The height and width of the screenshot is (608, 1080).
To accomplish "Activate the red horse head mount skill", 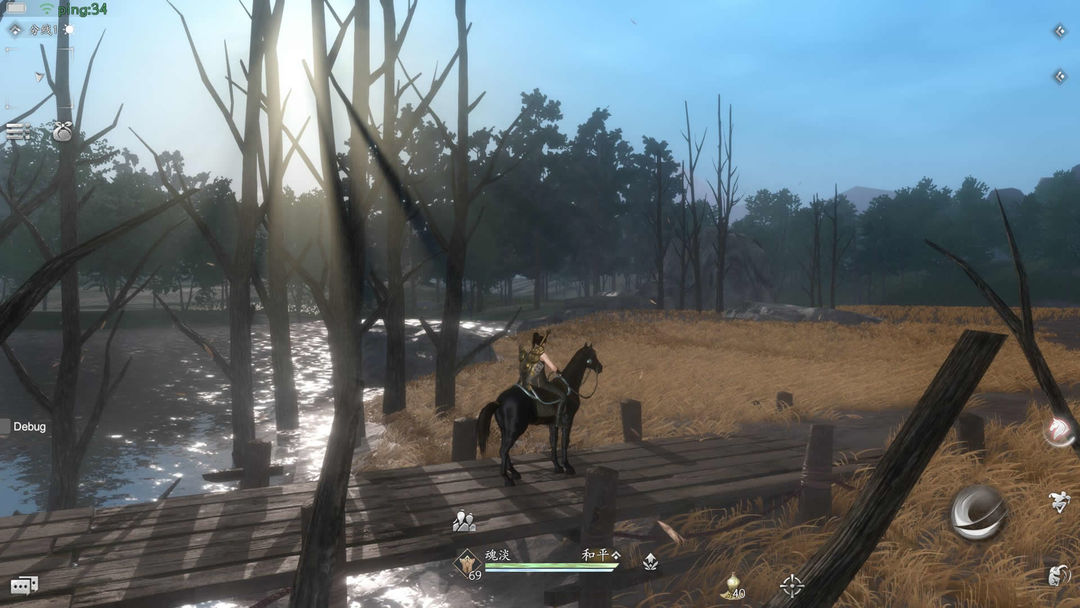I will [1058, 431].
